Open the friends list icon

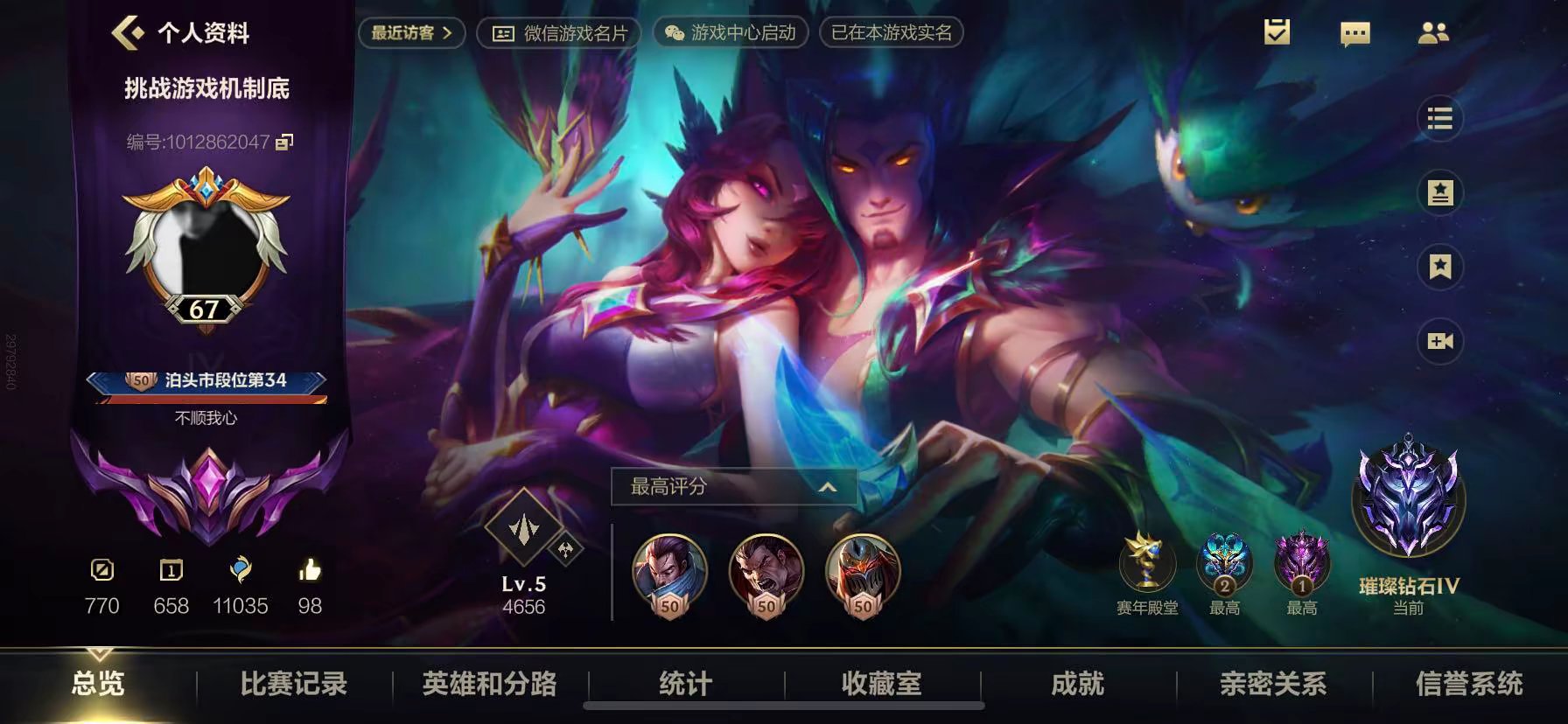[1433, 33]
